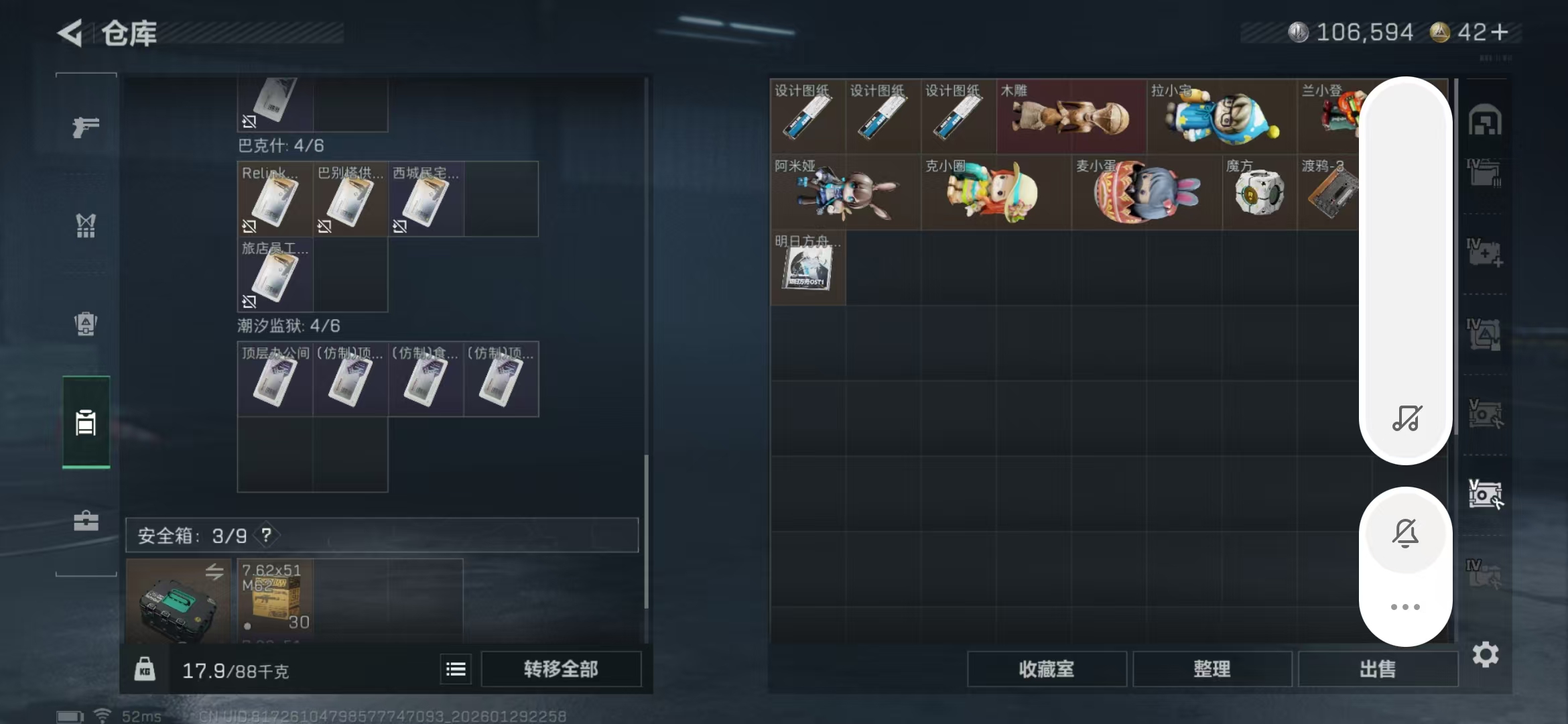Click the 出售 sell button
1568x724 pixels.
click(x=1378, y=669)
